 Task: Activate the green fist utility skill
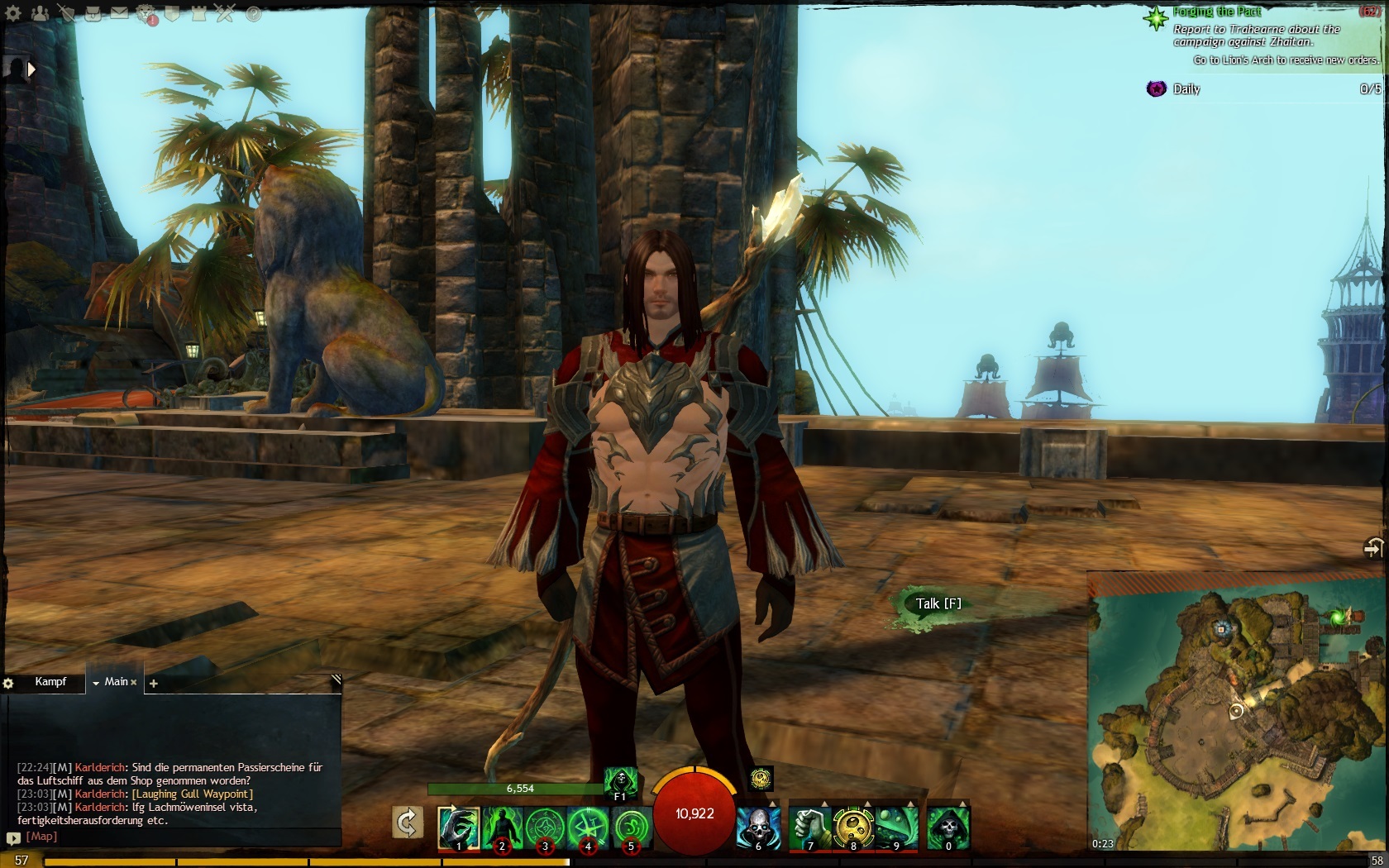809,827
